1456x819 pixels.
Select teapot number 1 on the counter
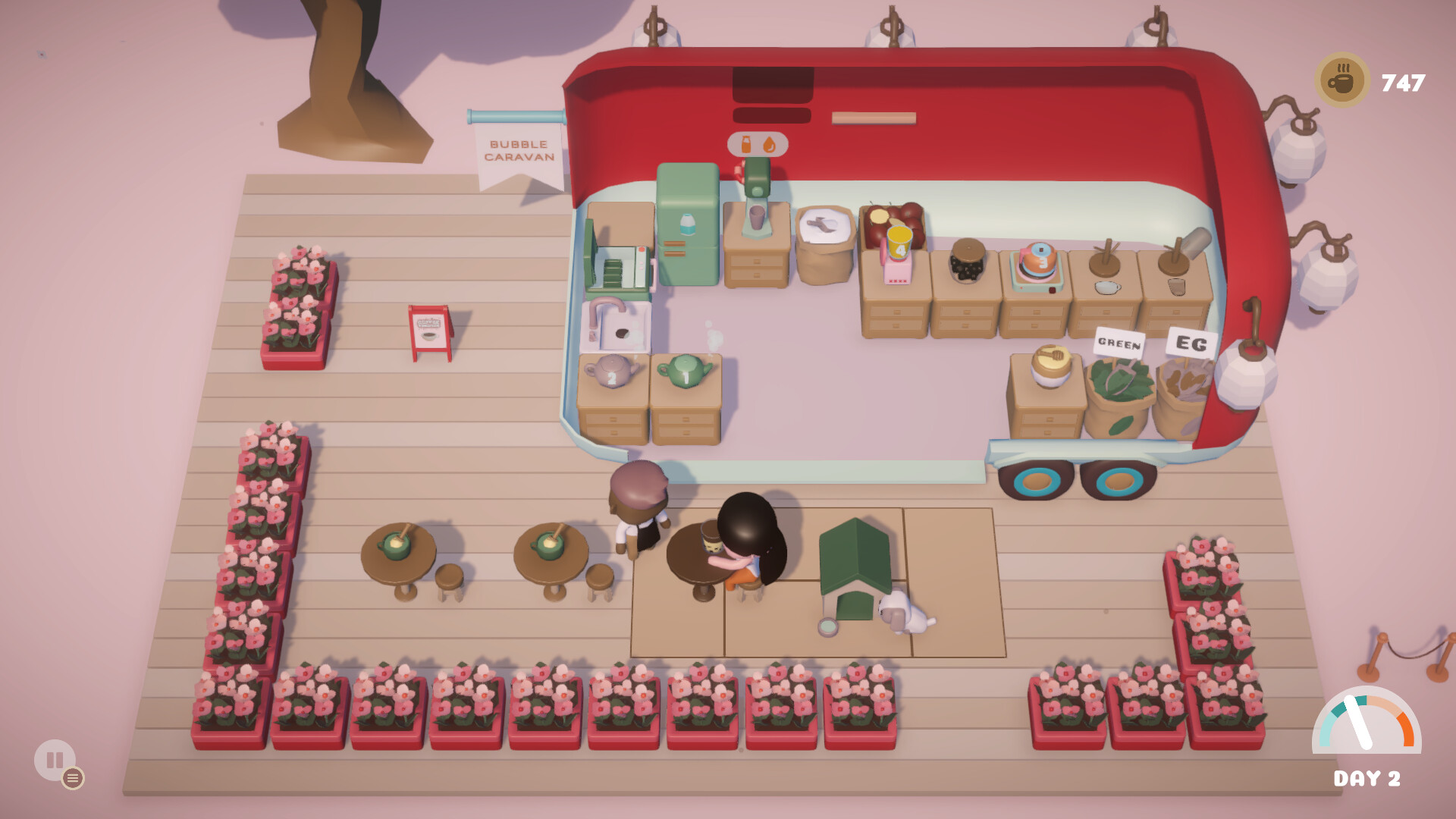tap(686, 372)
